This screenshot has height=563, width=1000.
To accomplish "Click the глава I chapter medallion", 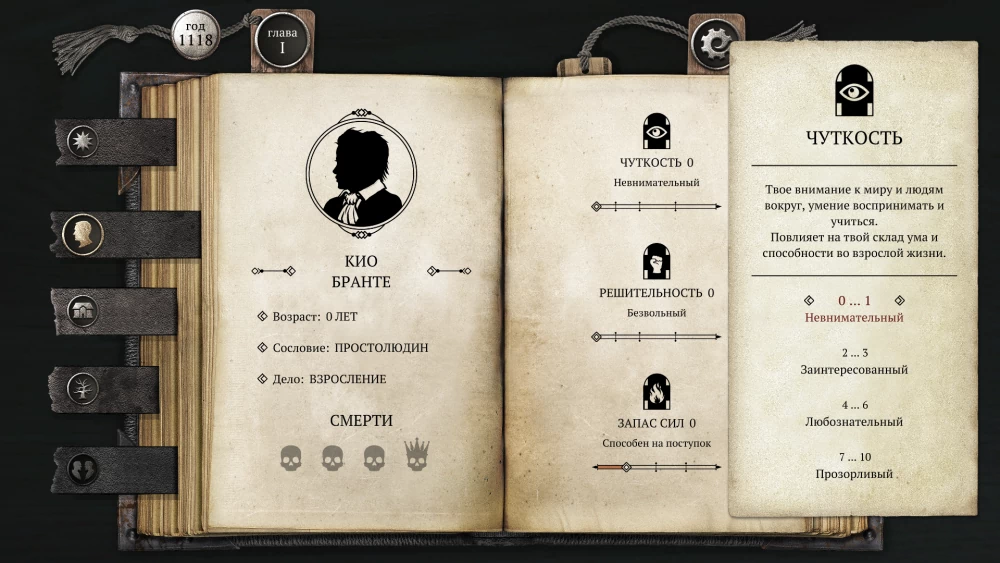I will point(282,39).
